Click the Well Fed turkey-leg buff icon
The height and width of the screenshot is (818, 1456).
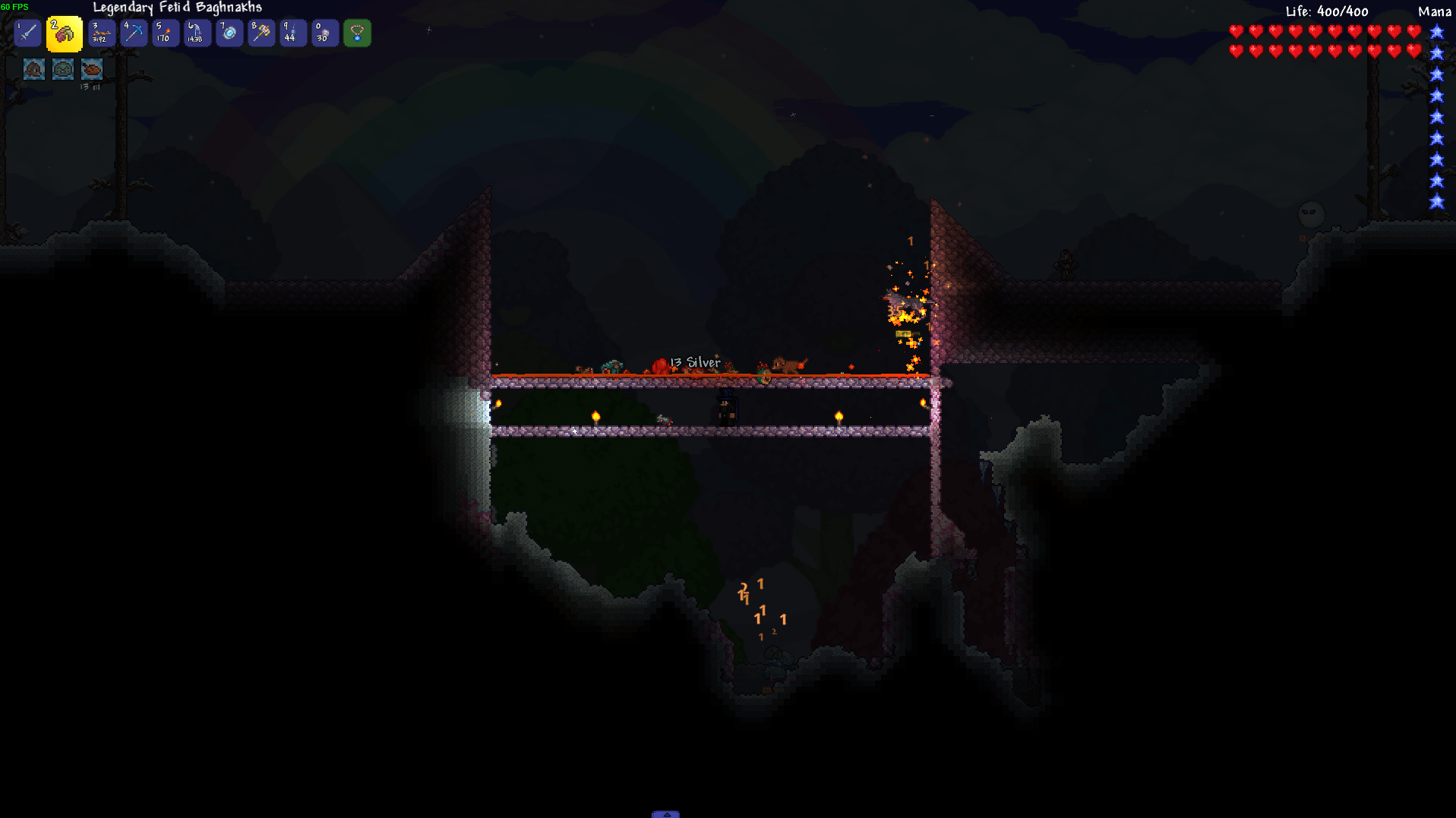tap(91, 68)
